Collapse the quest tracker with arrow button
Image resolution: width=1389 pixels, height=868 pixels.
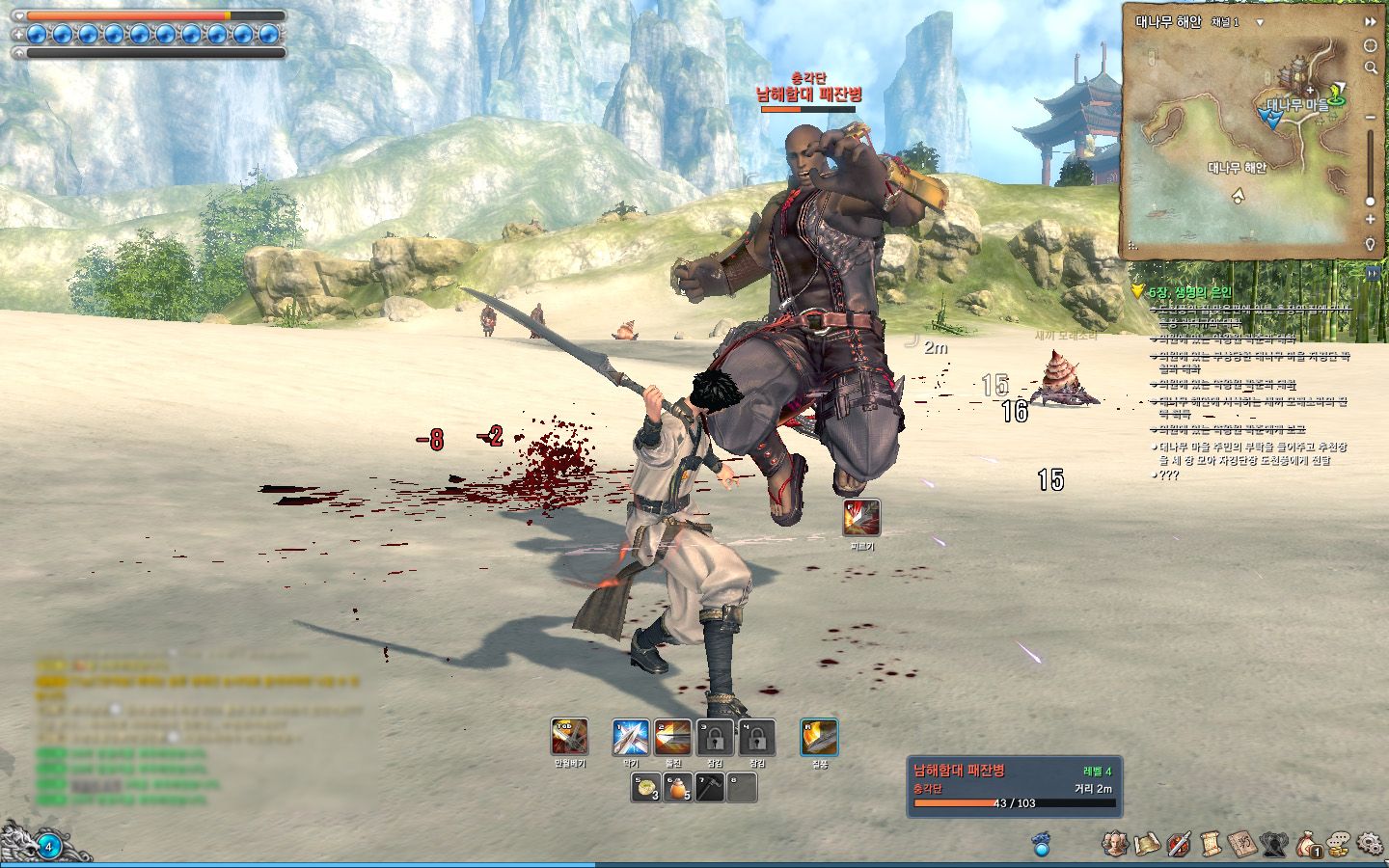pyautogui.click(x=1373, y=274)
